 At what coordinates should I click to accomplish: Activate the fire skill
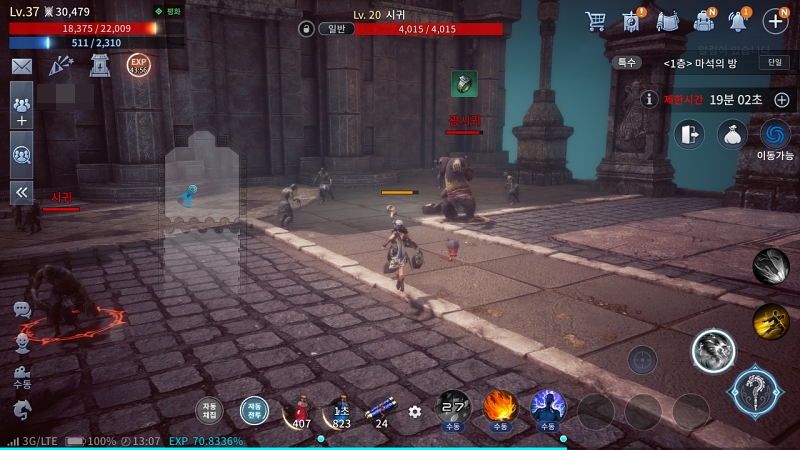(500, 408)
